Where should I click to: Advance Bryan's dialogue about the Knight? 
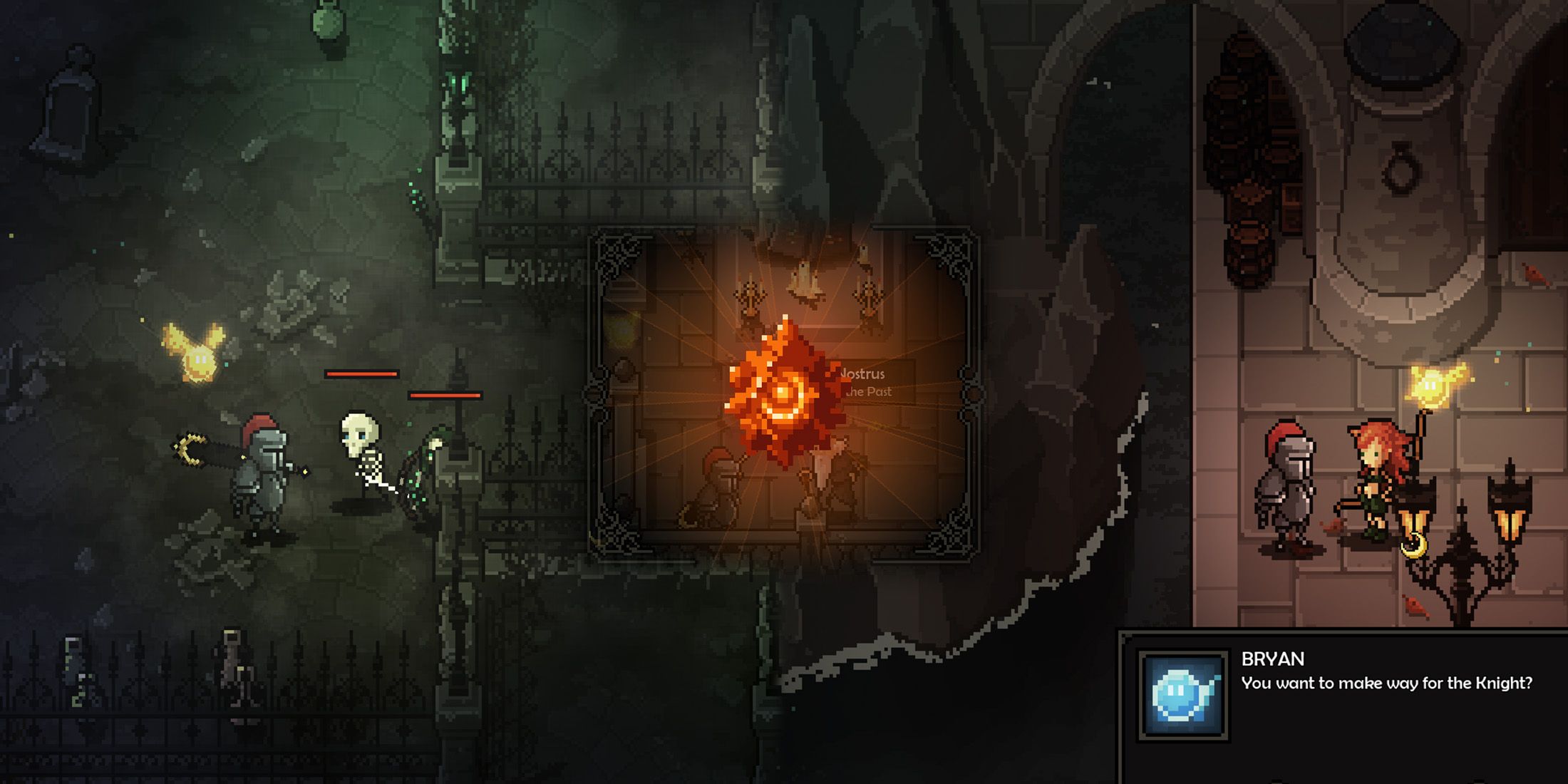point(1386,684)
